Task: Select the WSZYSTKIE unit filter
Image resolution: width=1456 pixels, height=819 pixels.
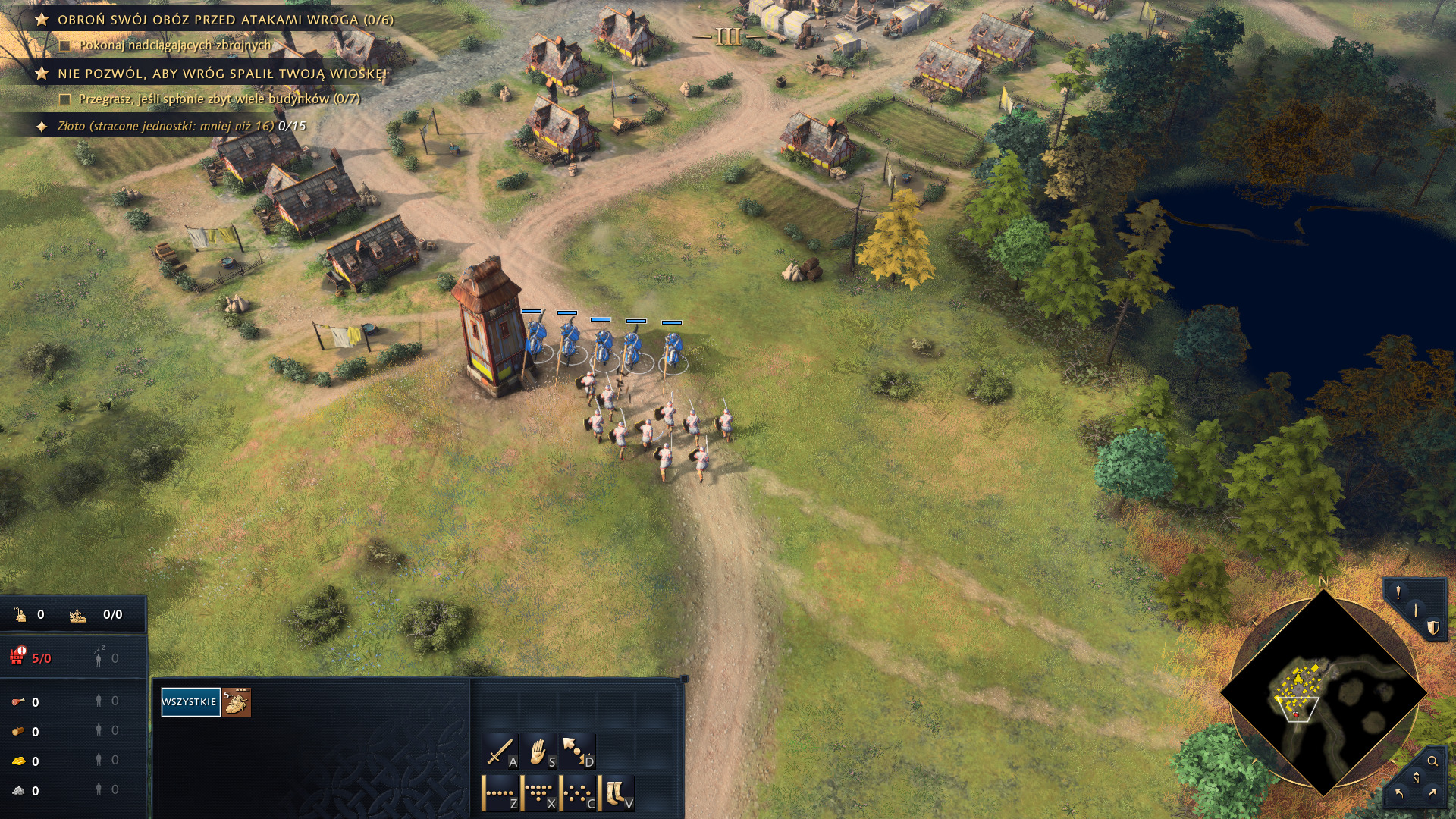Action: (190, 702)
